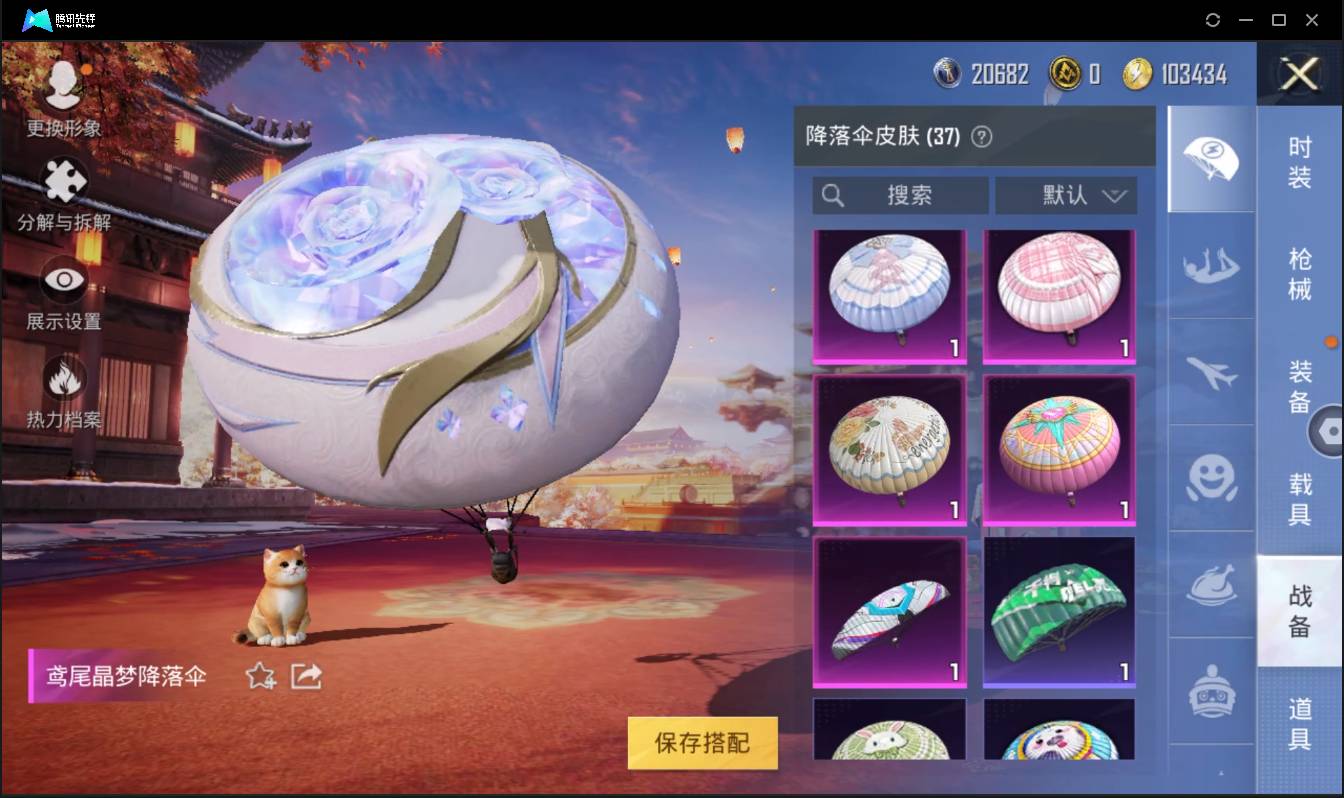This screenshot has height=798, width=1344.
Task: Toggle favorite with the star icon
Action: [x=258, y=677]
